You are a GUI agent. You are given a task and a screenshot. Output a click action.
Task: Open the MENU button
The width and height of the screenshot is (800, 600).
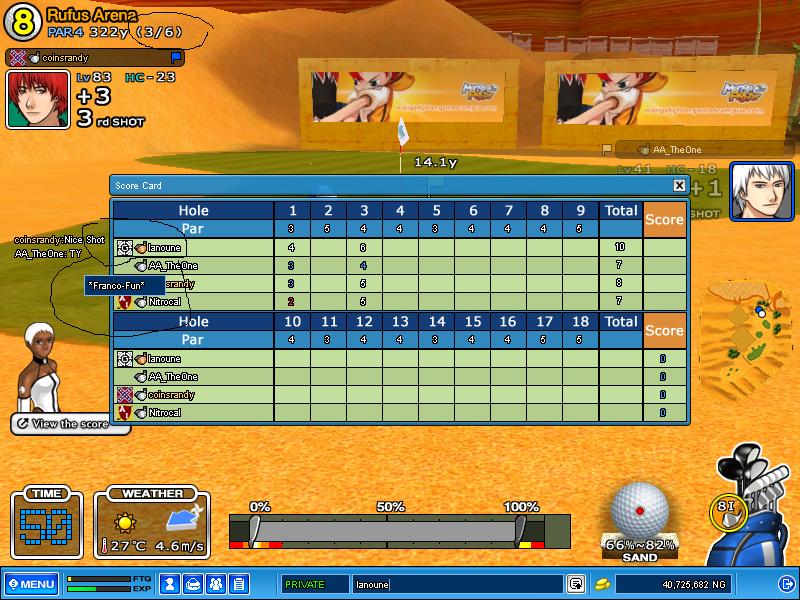tap(31, 583)
